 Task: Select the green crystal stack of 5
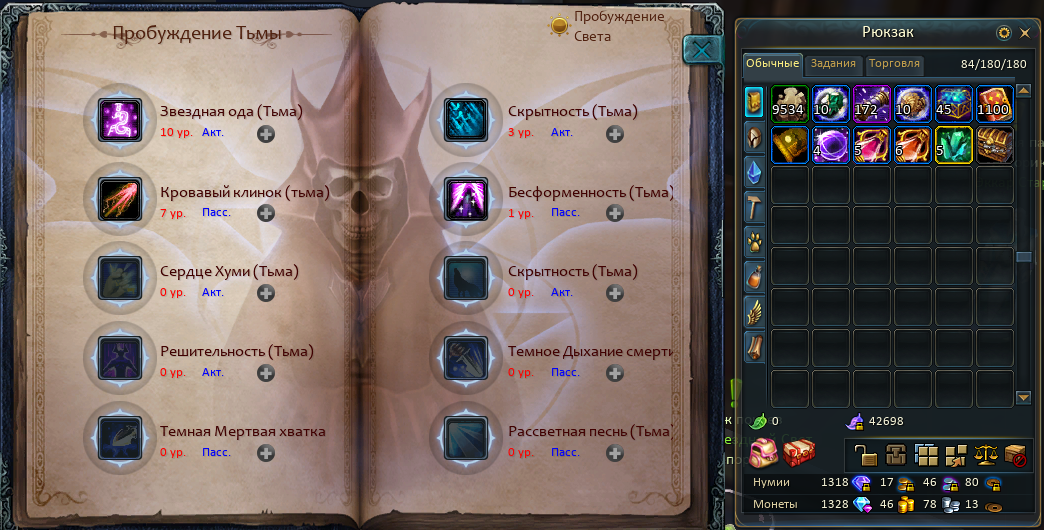click(954, 145)
